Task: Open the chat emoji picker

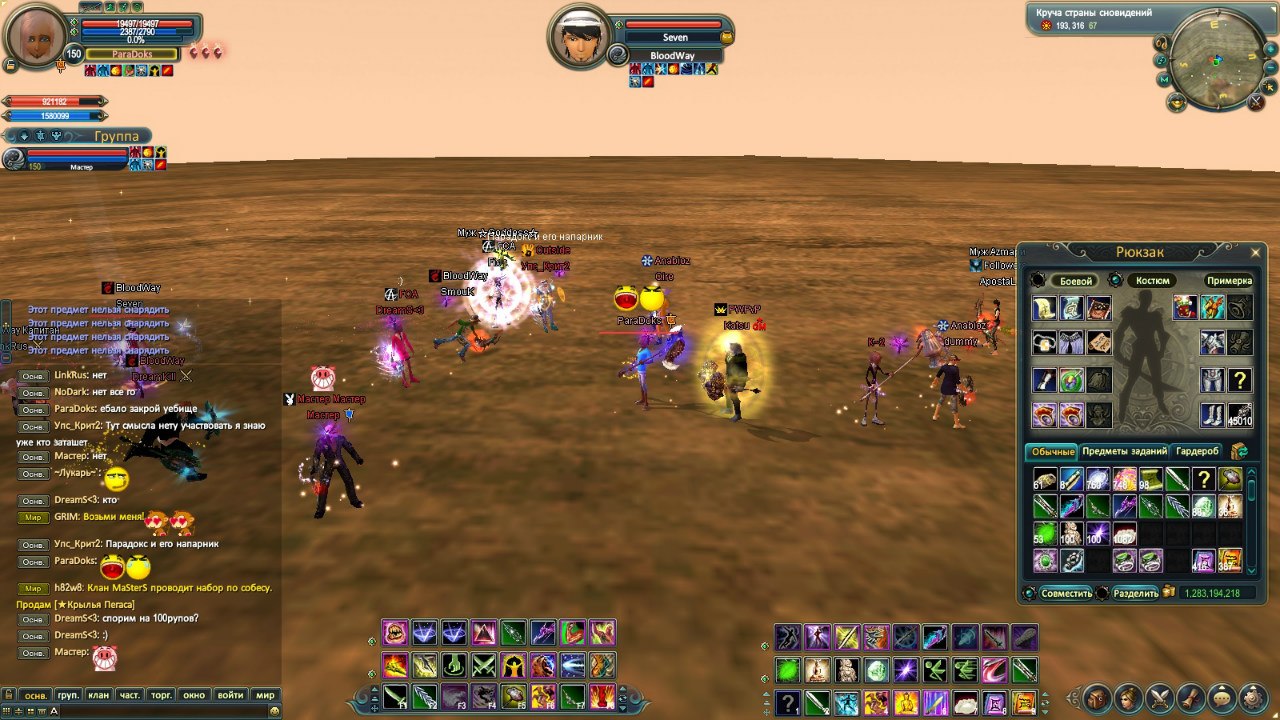Action: (x=274, y=711)
